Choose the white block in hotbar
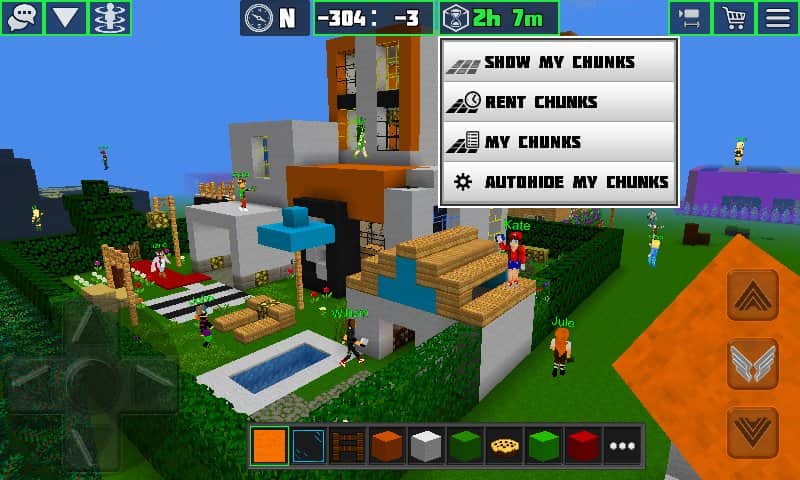The image size is (800, 480). click(425, 446)
